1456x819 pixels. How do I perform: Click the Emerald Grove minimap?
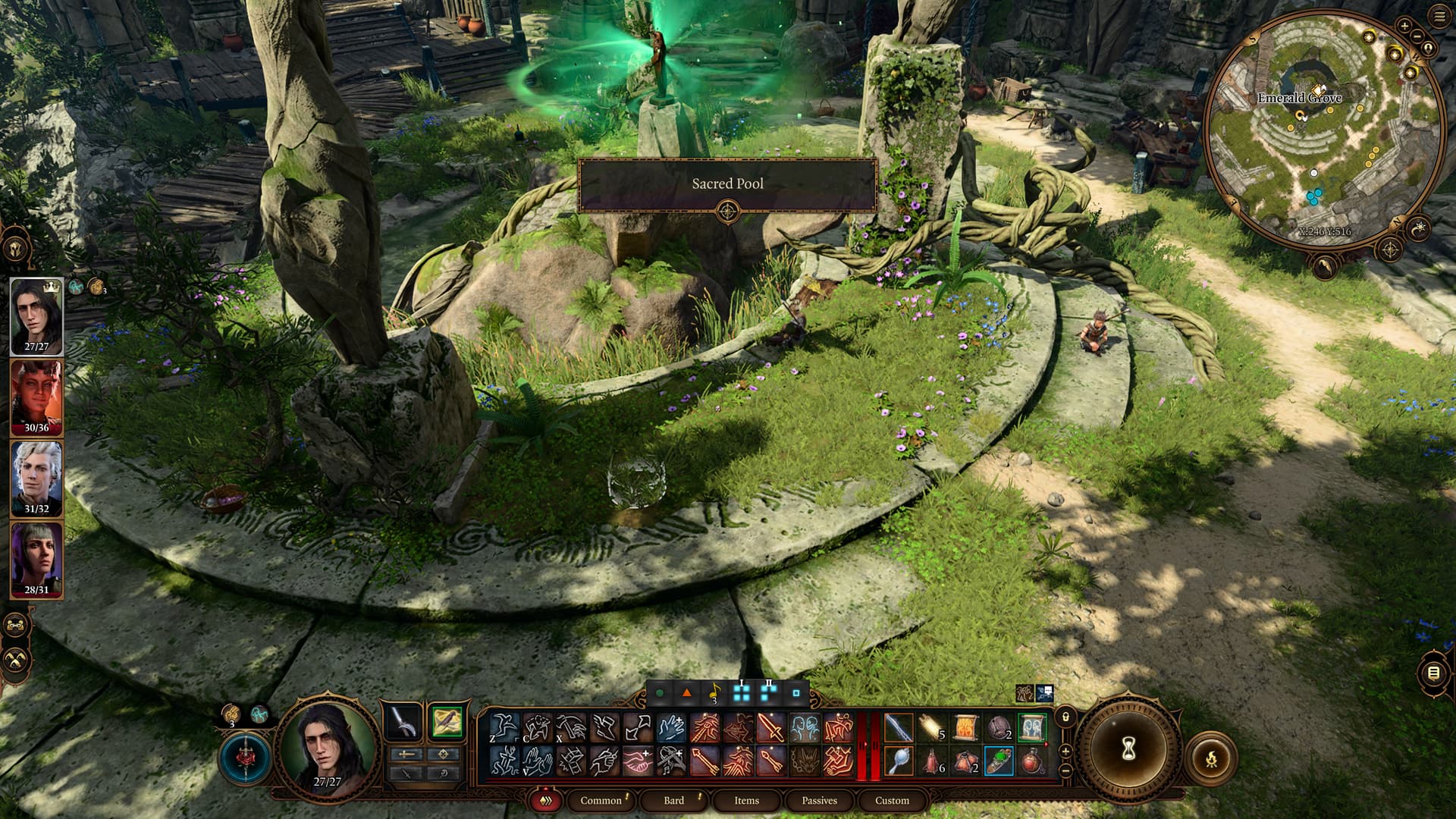tap(1323, 129)
